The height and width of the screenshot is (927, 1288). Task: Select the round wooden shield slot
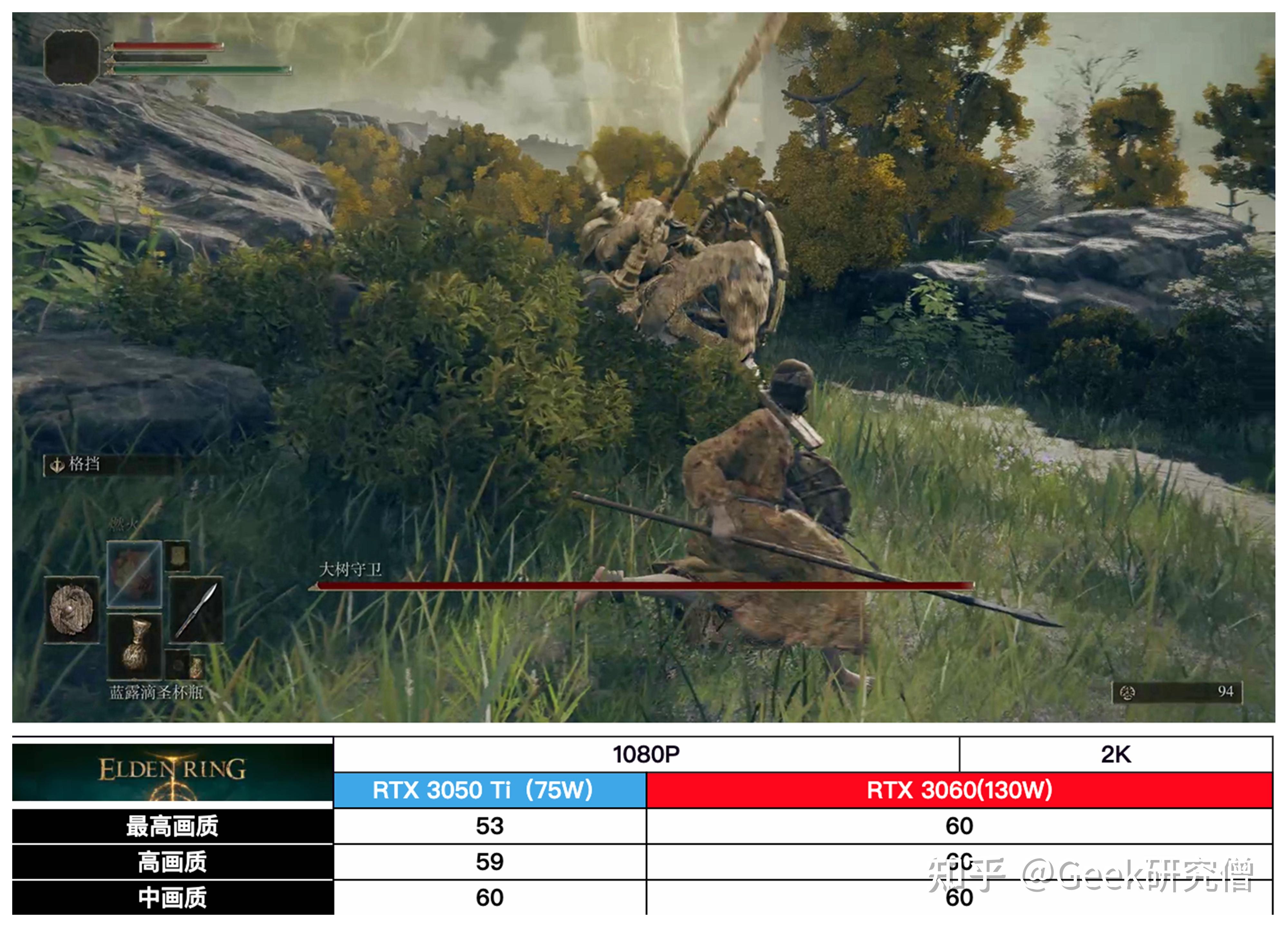(71, 609)
